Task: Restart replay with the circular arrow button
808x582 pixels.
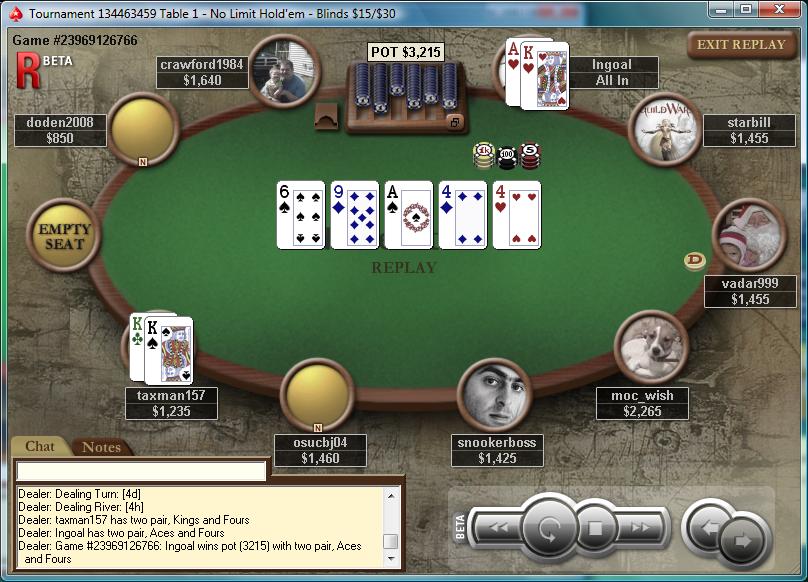Action: click(x=547, y=527)
